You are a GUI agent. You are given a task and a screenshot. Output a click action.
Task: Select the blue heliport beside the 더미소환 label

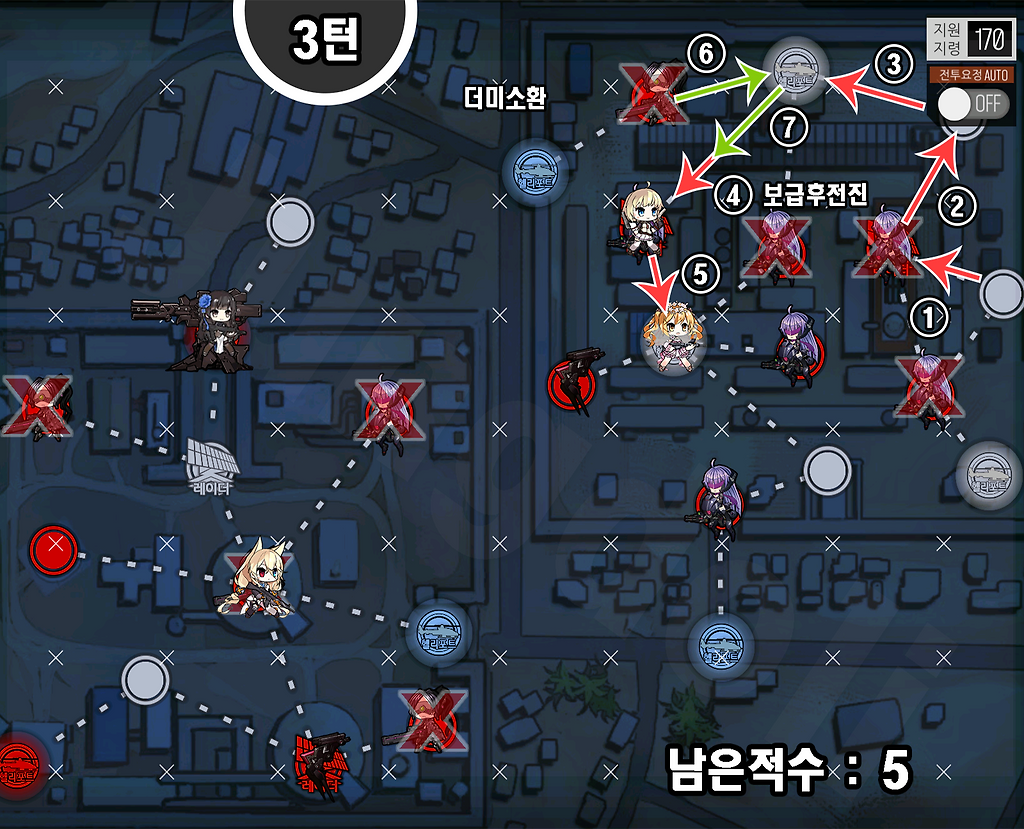(534, 170)
